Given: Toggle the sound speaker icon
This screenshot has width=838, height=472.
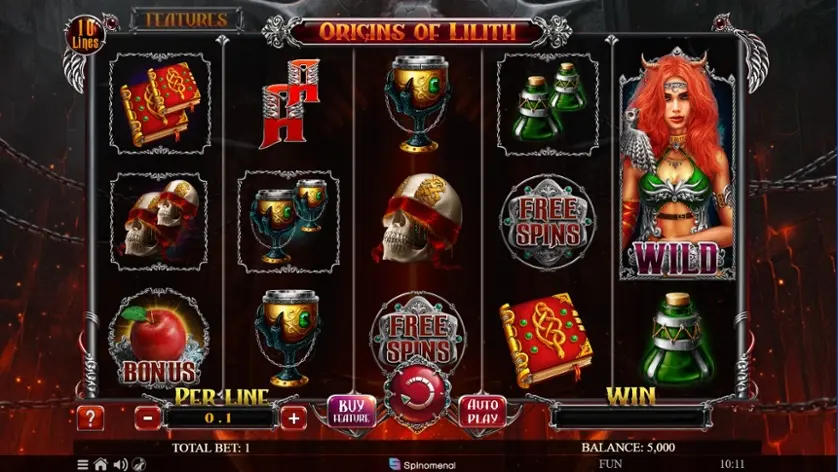Looking at the screenshot, I should (119, 465).
